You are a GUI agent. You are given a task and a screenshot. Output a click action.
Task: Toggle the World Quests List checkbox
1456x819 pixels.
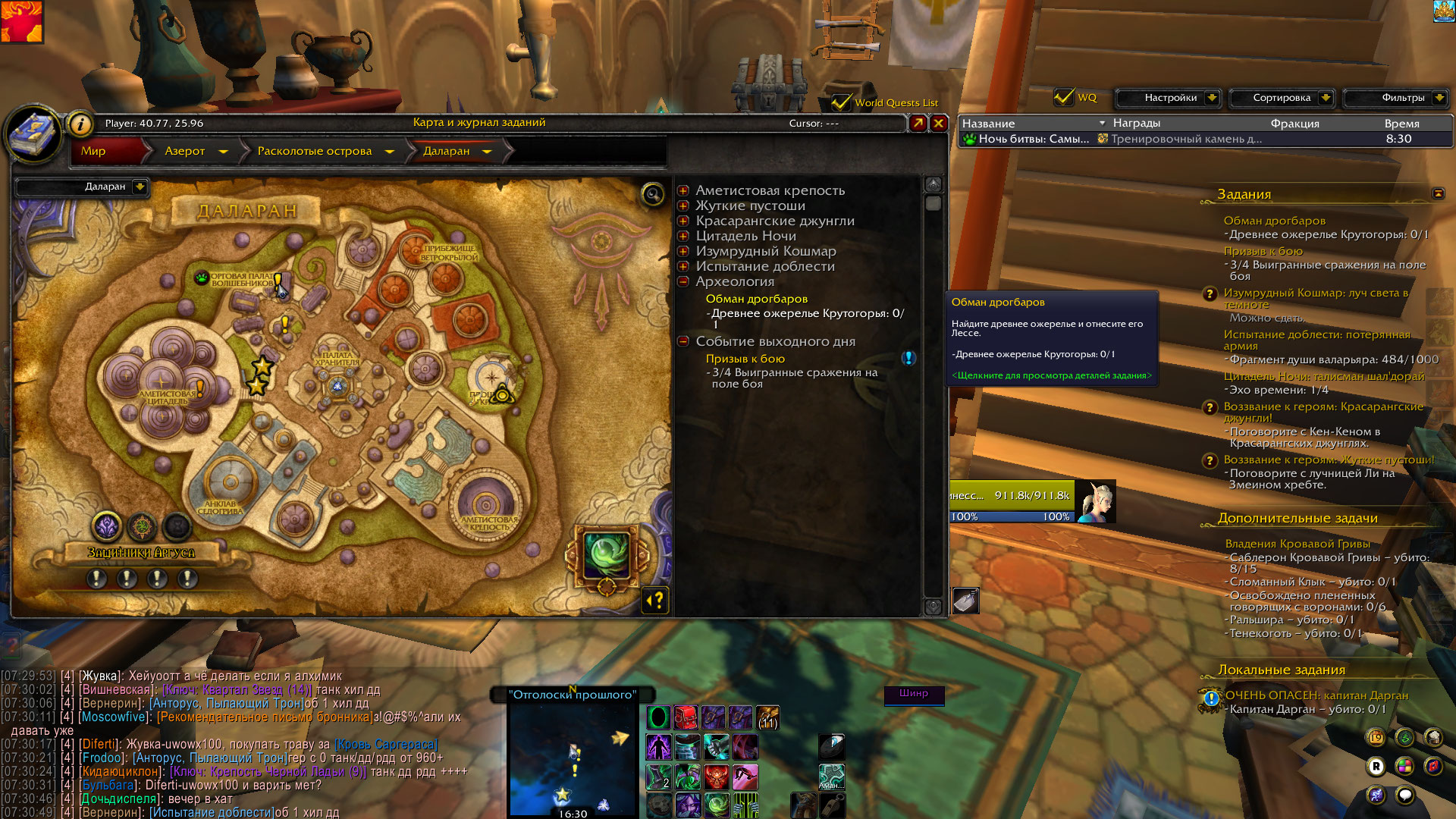click(840, 102)
